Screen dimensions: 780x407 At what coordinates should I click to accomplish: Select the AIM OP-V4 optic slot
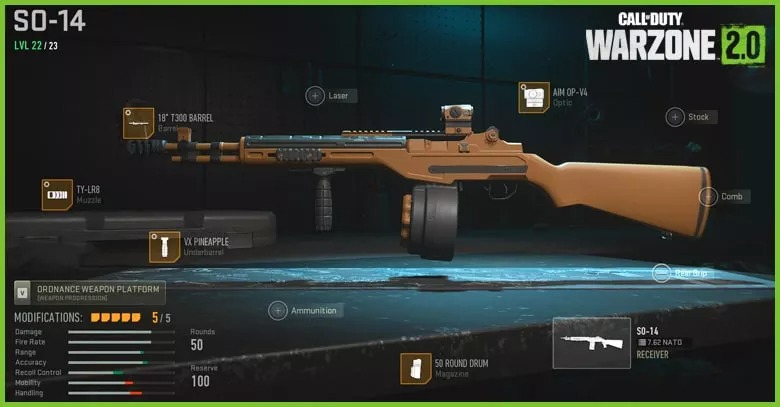(x=534, y=97)
